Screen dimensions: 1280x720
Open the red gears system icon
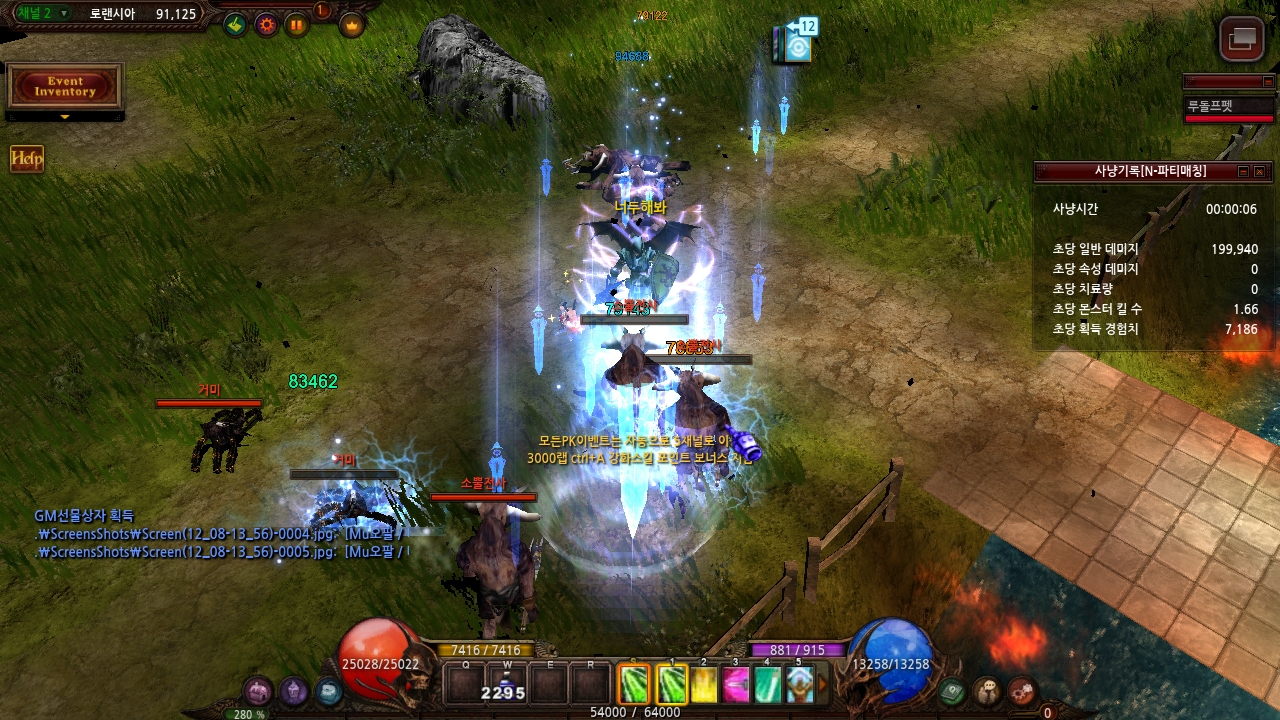coord(1021,690)
